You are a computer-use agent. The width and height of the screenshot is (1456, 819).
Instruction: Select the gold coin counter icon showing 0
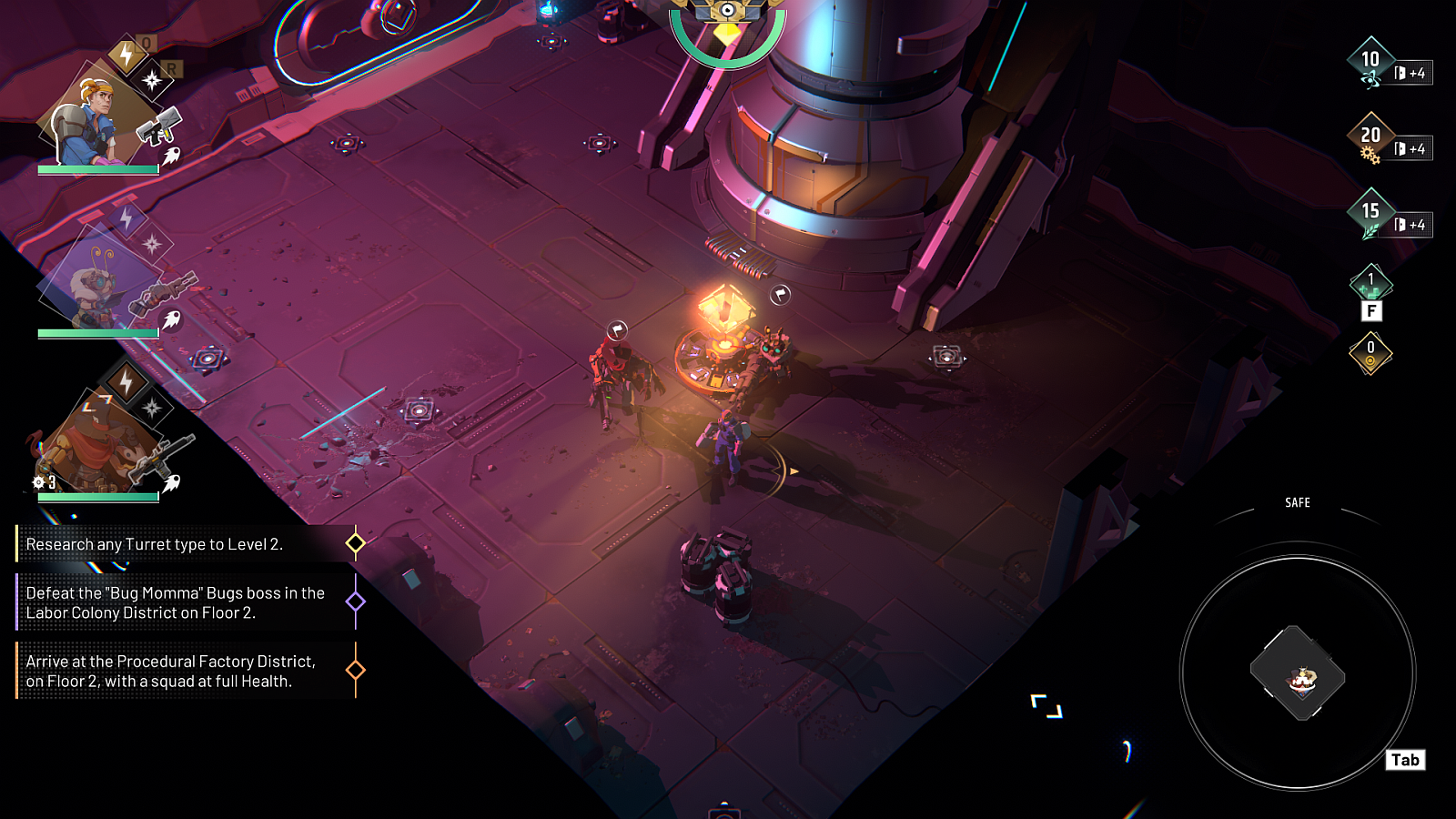pos(1370,348)
